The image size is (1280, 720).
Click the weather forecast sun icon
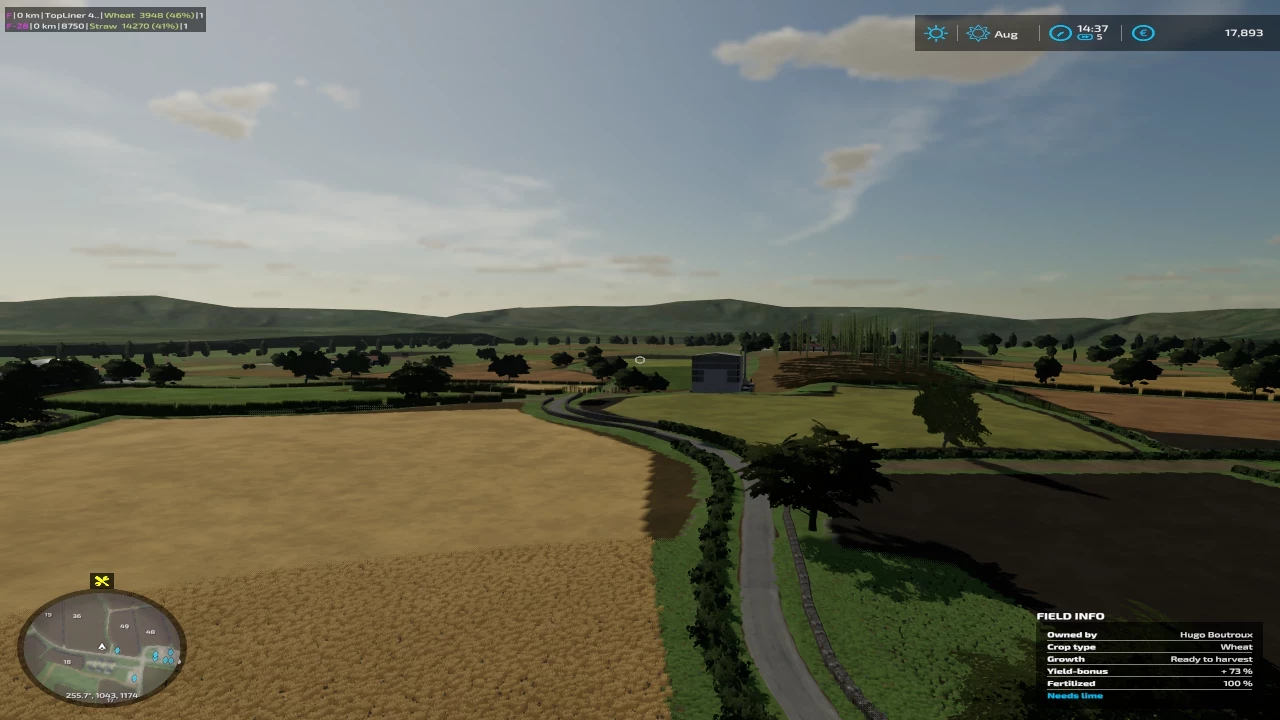tap(936, 33)
